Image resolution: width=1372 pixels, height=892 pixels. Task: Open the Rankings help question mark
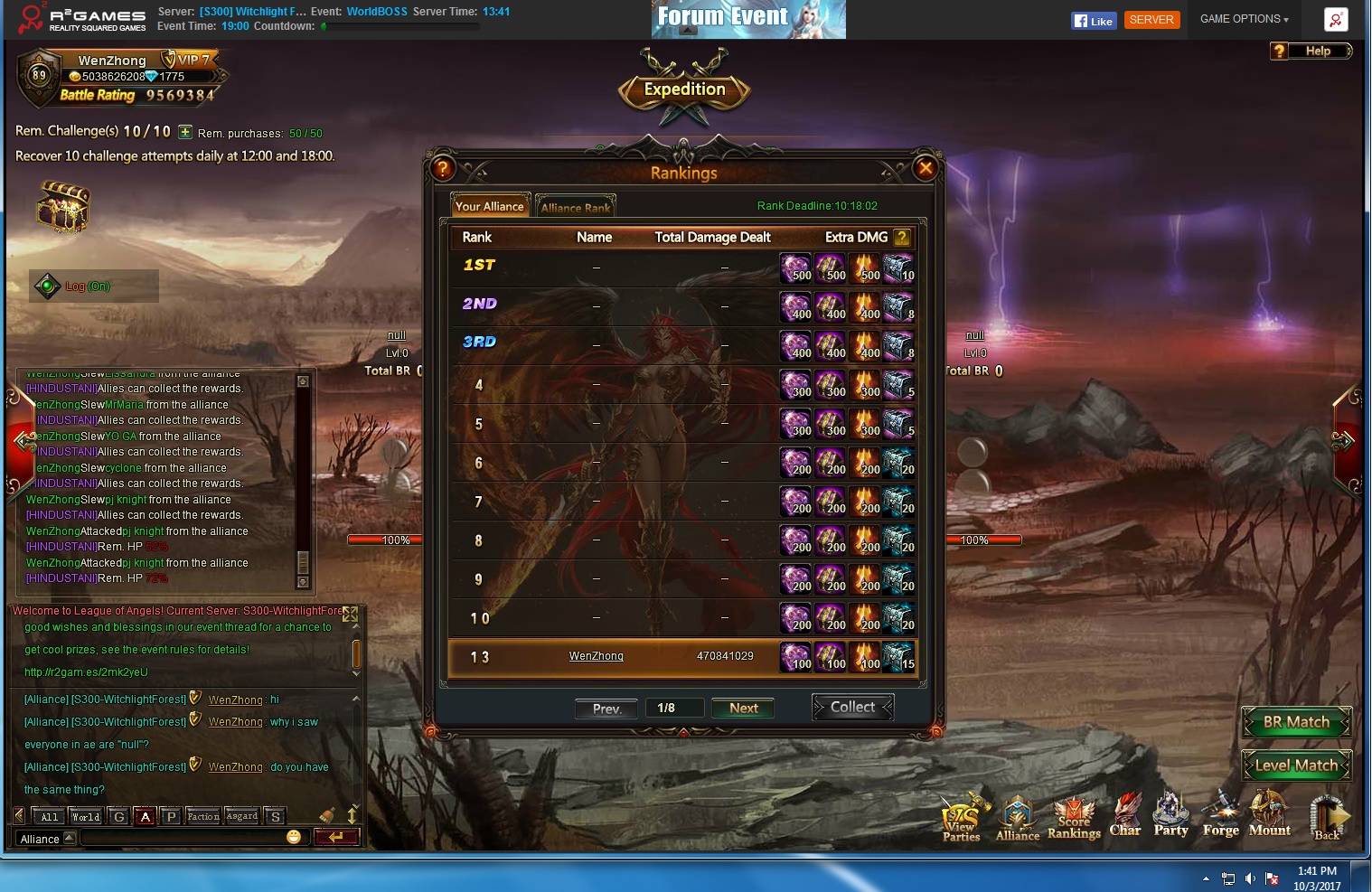(x=442, y=167)
